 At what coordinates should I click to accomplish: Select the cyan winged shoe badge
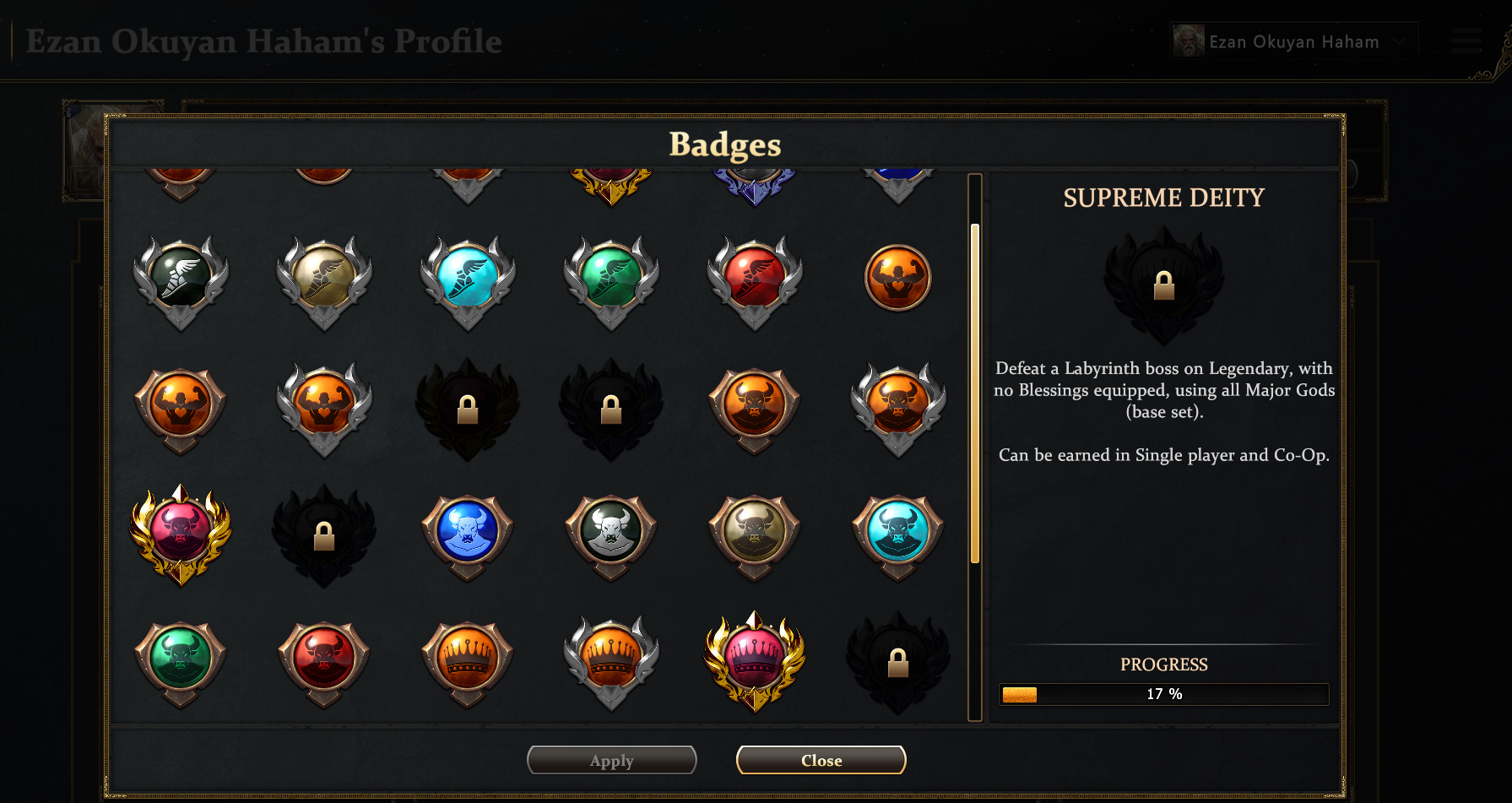pos(468,279)
